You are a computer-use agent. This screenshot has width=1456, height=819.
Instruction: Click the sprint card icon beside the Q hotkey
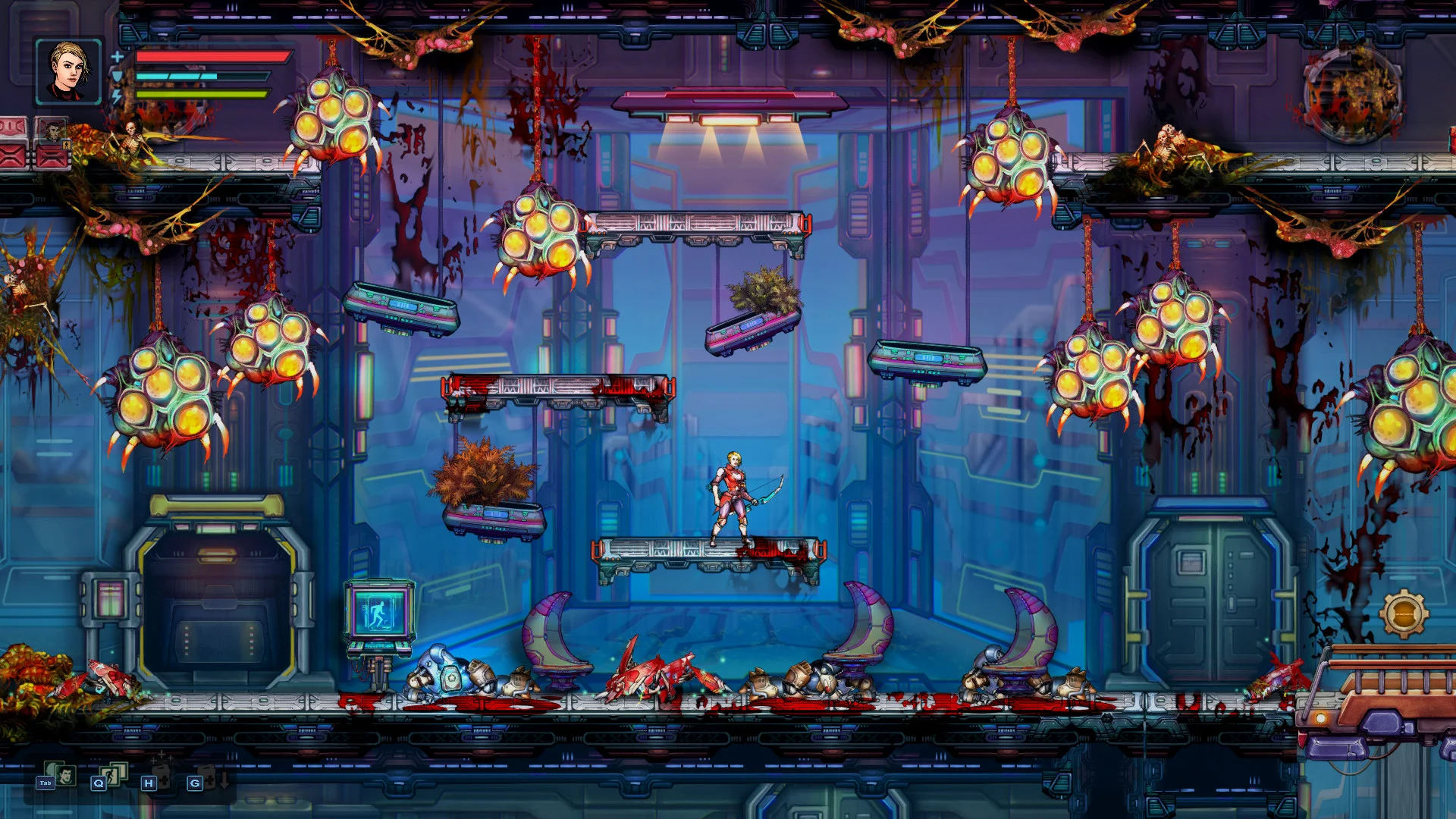point(112,775)
